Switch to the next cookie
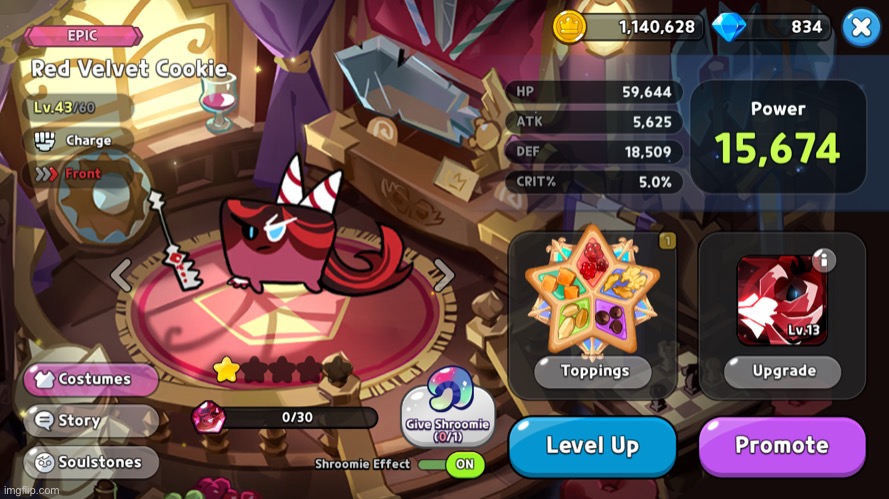Screen dimensions: 889x499 pos(443,275)
